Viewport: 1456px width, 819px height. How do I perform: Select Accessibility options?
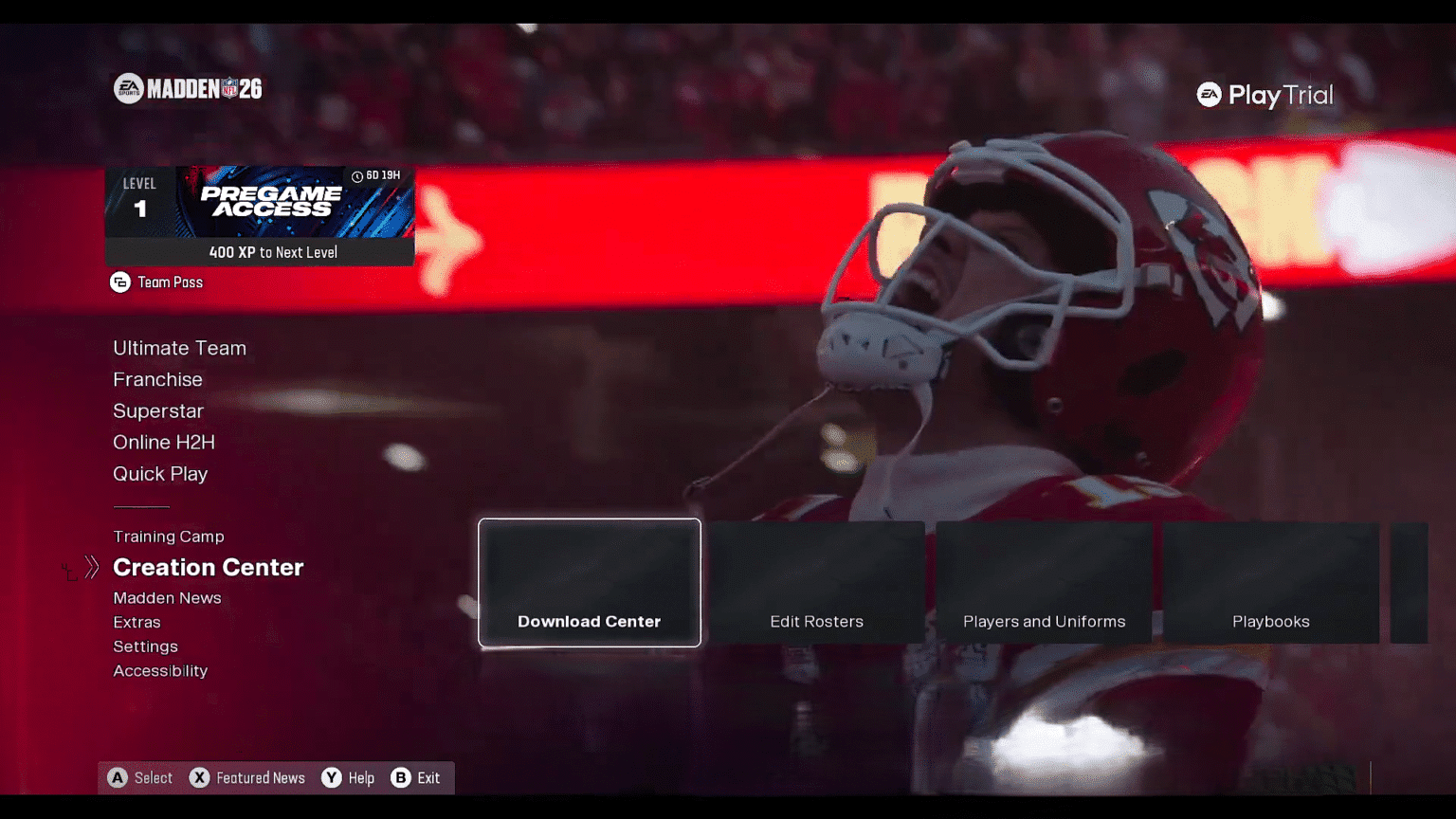pyautogui.click(x=160, y=670)
